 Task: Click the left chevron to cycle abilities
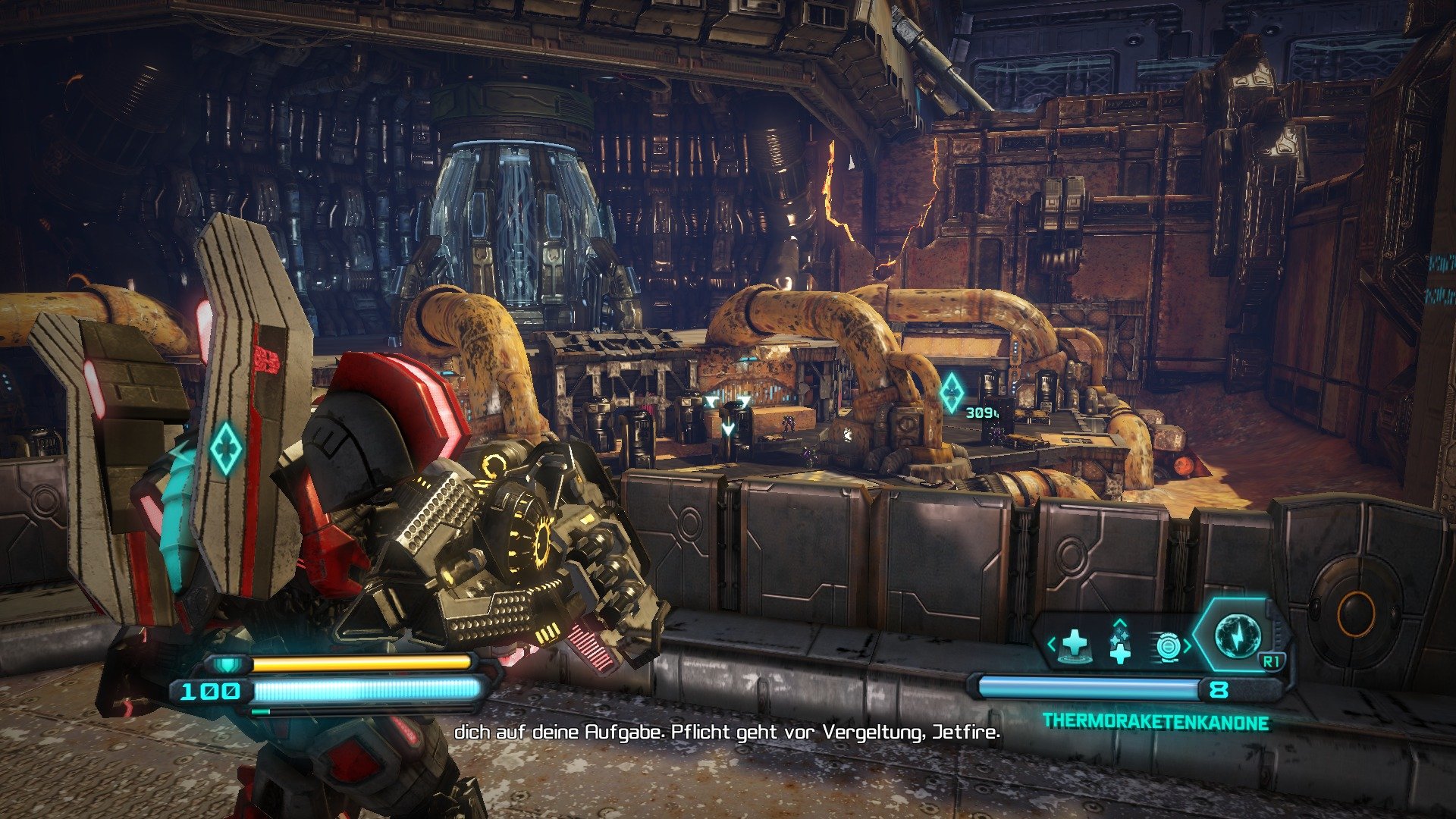(x=1051, y=643)
